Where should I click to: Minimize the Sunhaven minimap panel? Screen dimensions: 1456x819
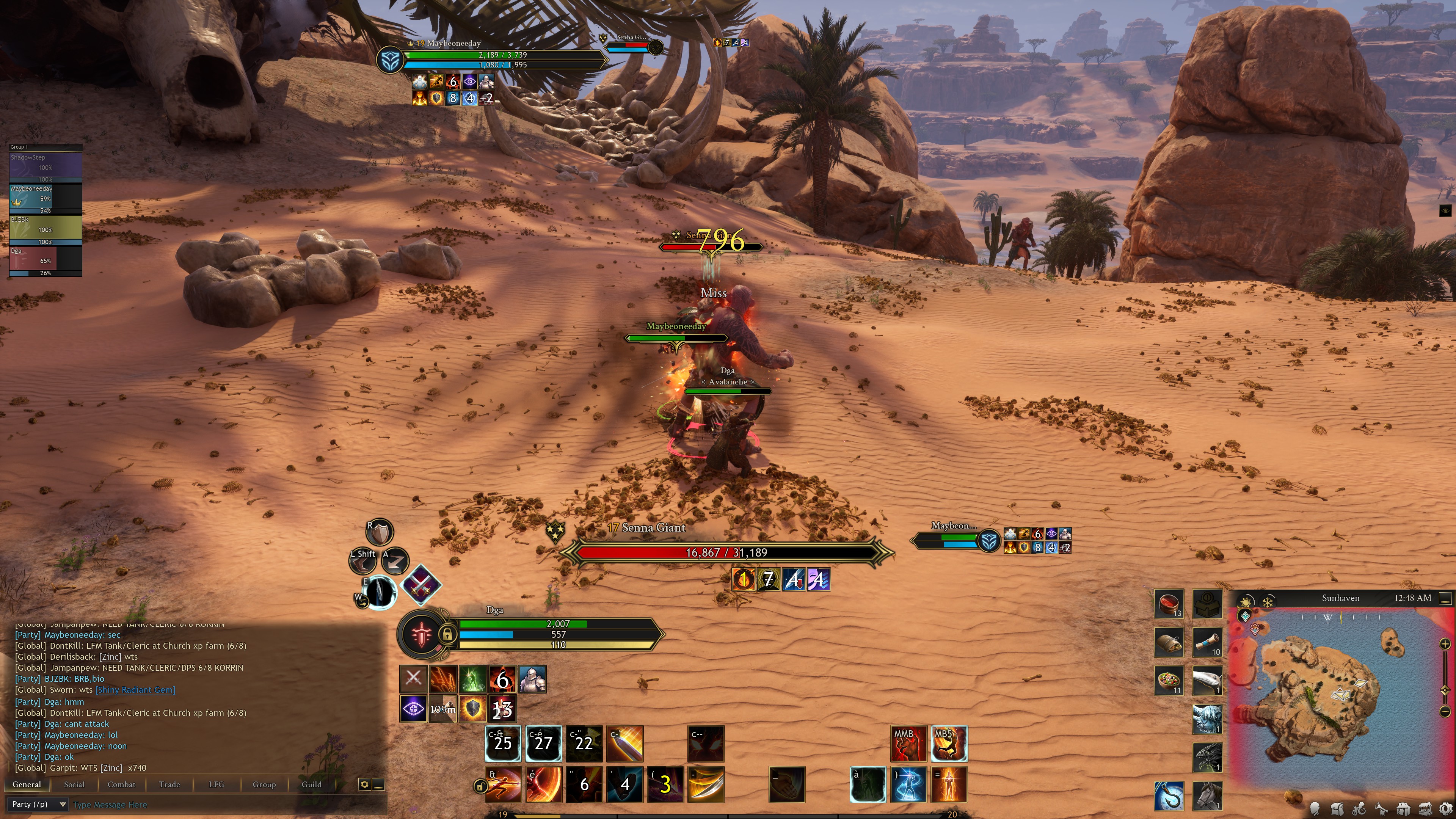point(1445,598)
